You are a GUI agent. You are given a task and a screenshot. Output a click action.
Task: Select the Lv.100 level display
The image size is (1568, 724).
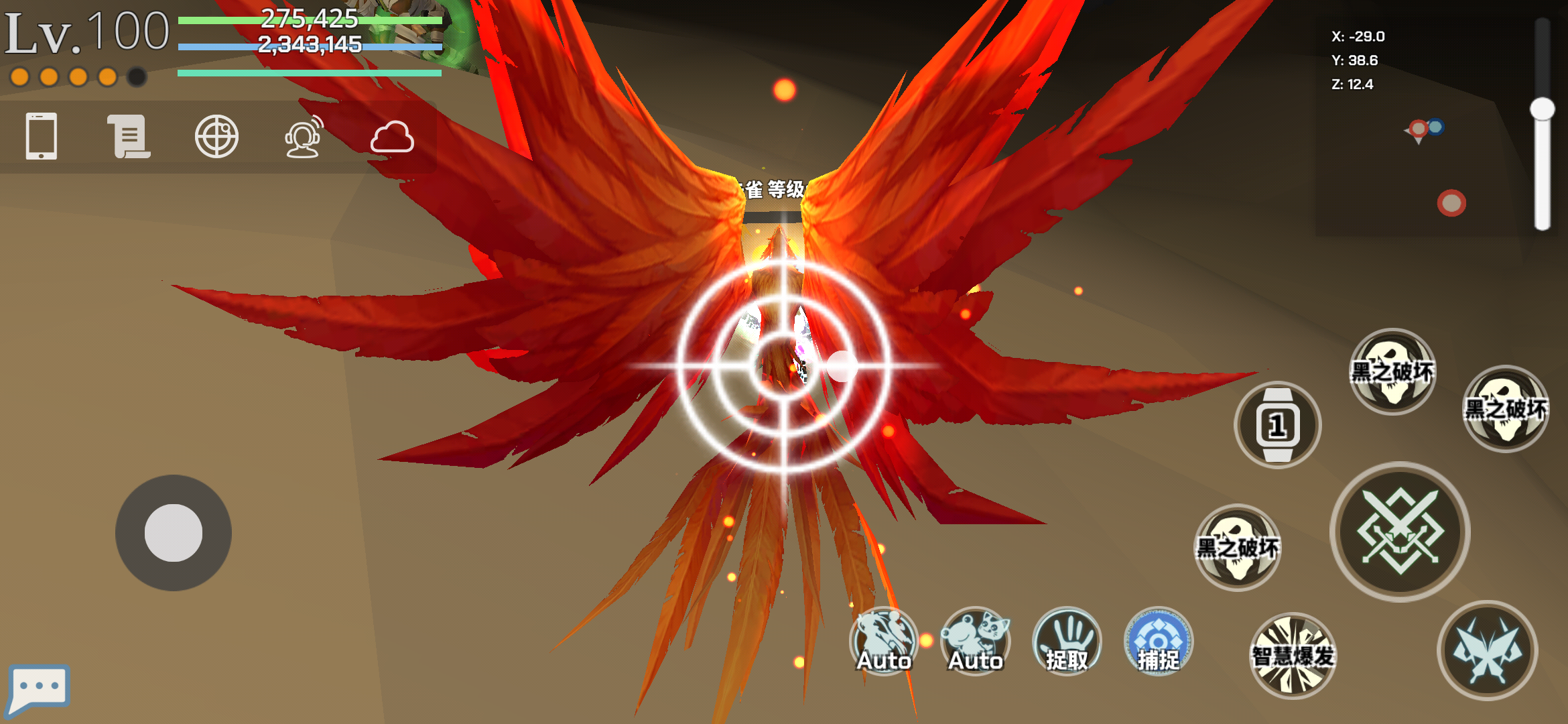pos(86,31)
